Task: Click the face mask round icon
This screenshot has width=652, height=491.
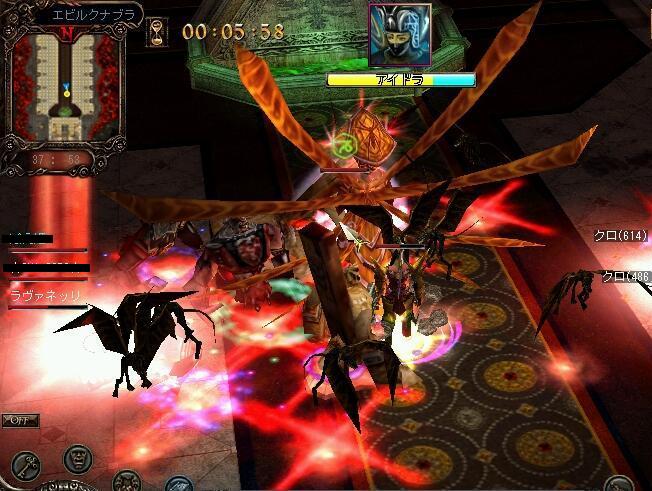Action: click(x=78, y=459)
